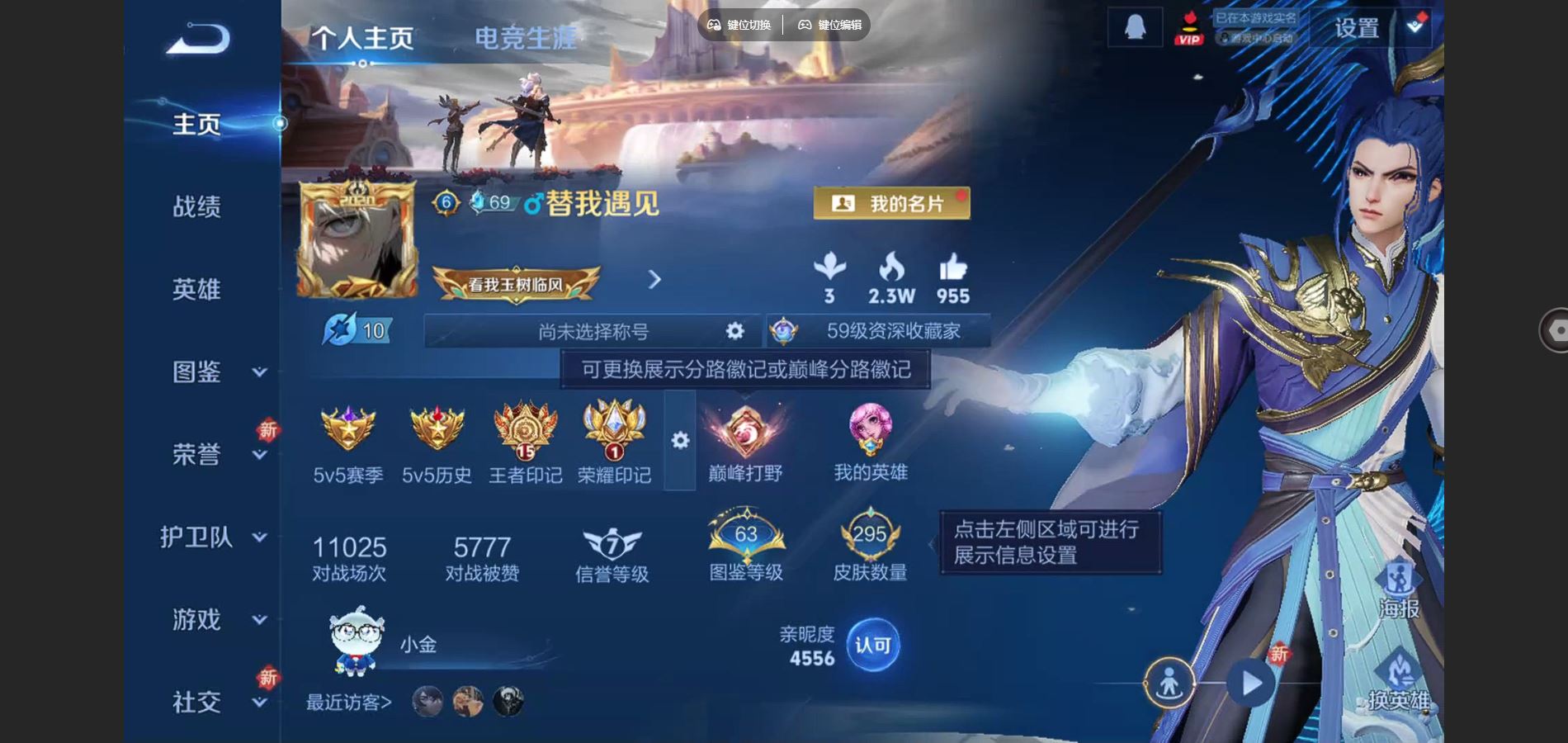
Task: Expand the 看我玉树临风 banner arrow
Action: point(653,278)
